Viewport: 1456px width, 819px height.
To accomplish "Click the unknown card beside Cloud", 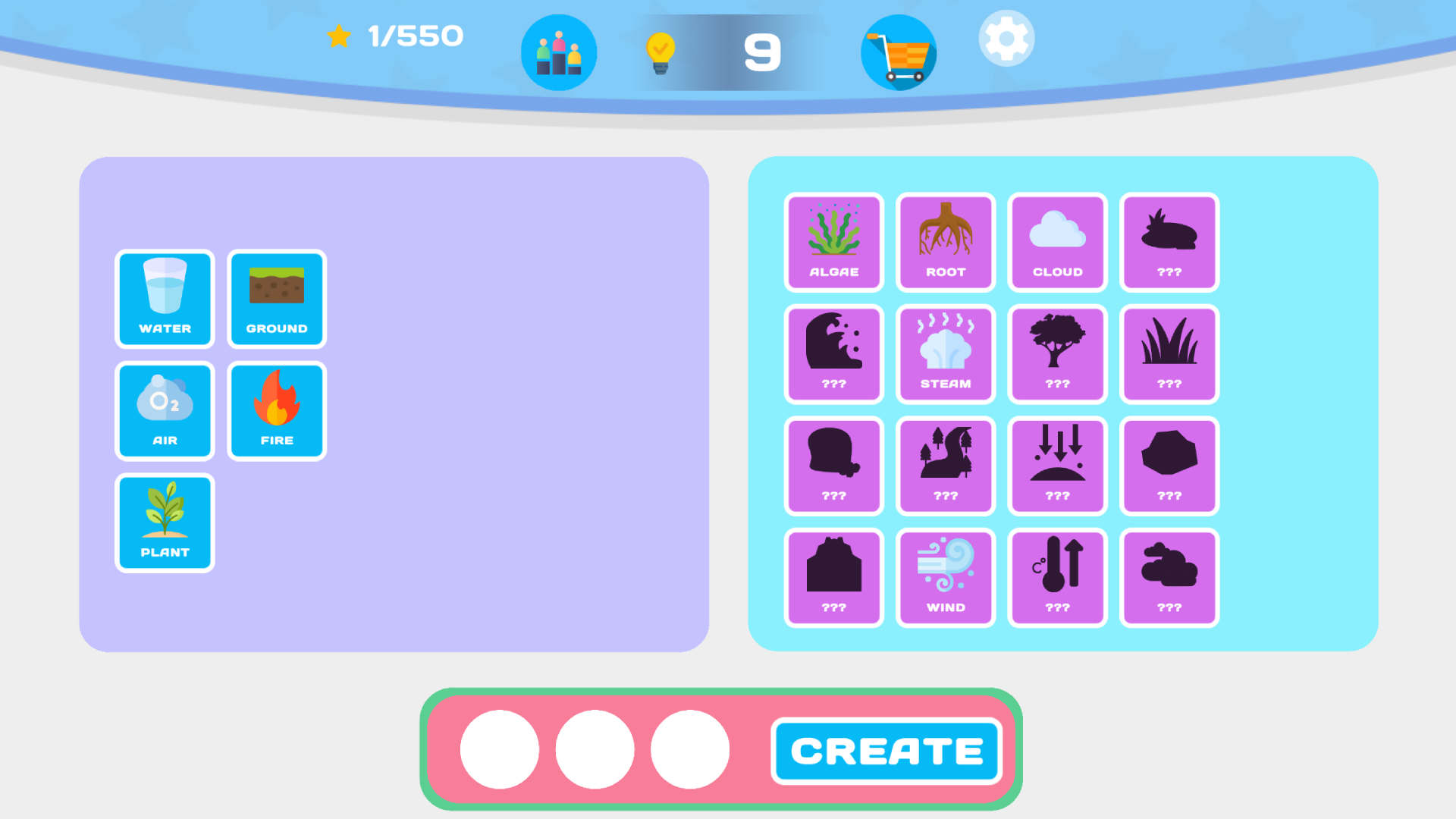I will (1169, 243).
